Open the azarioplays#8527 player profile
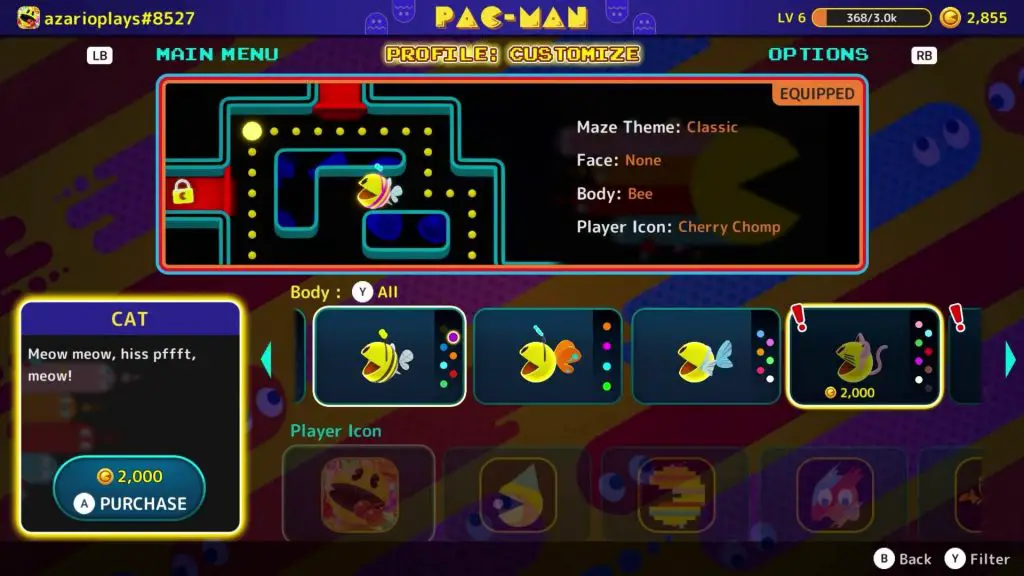 click(105, 18)
